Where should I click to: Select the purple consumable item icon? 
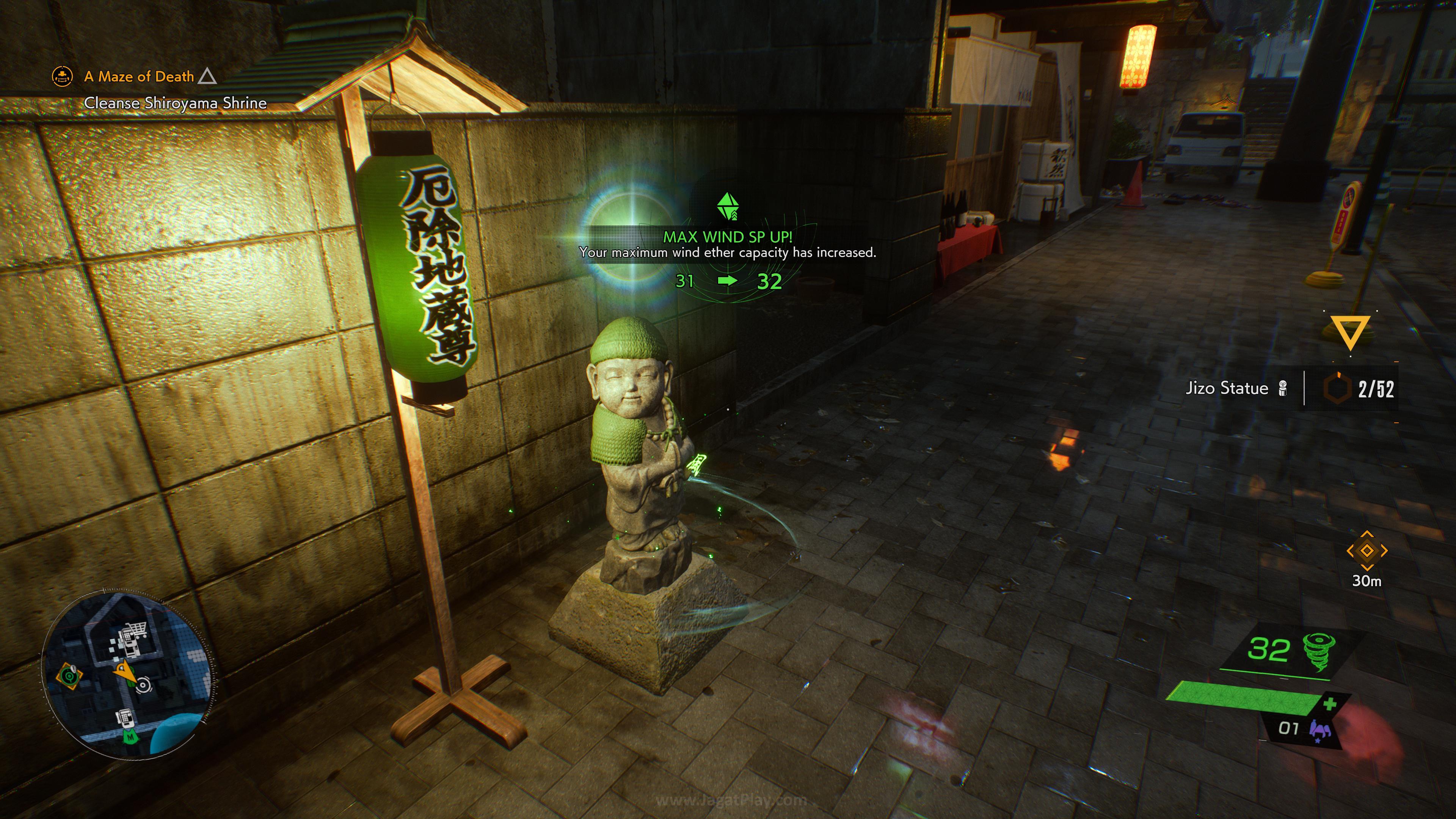tap(1319, 730)
